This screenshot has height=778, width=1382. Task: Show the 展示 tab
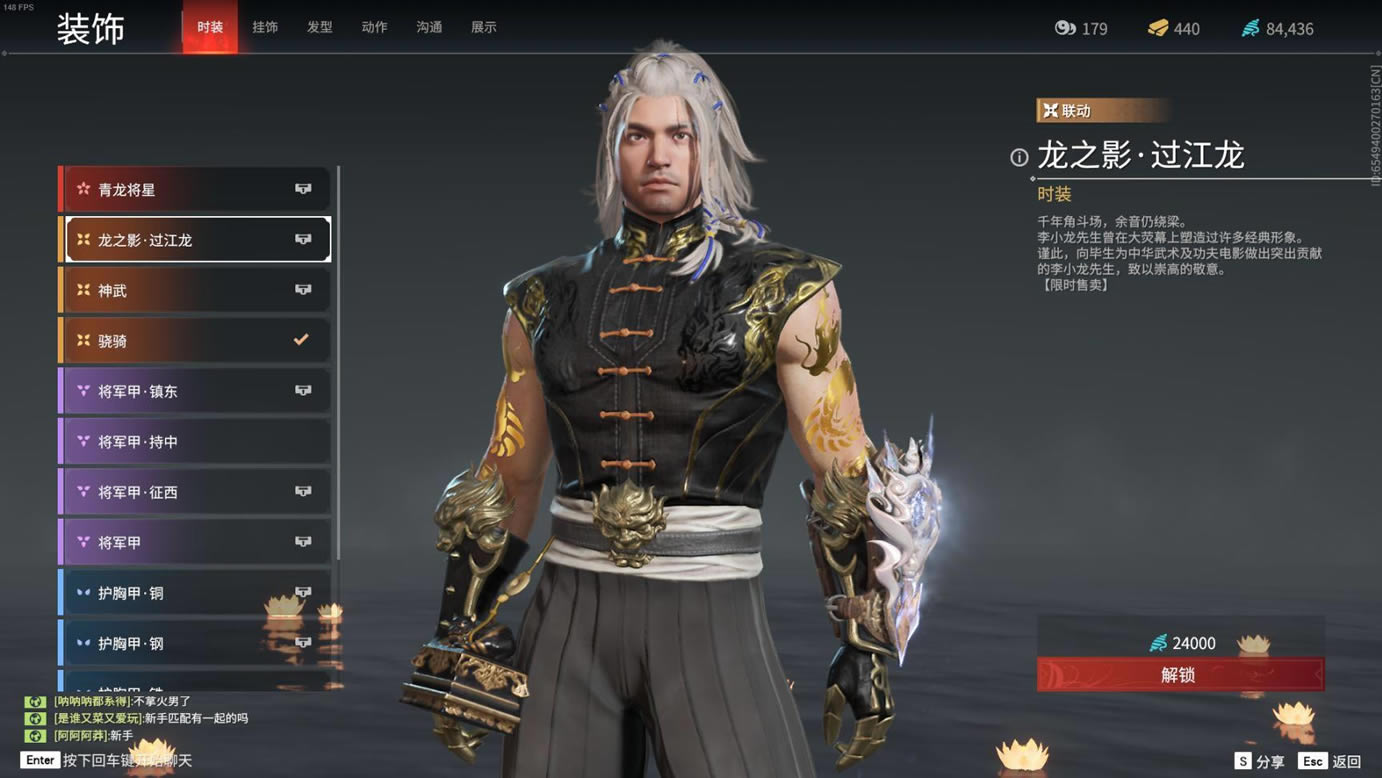[484, 27]
